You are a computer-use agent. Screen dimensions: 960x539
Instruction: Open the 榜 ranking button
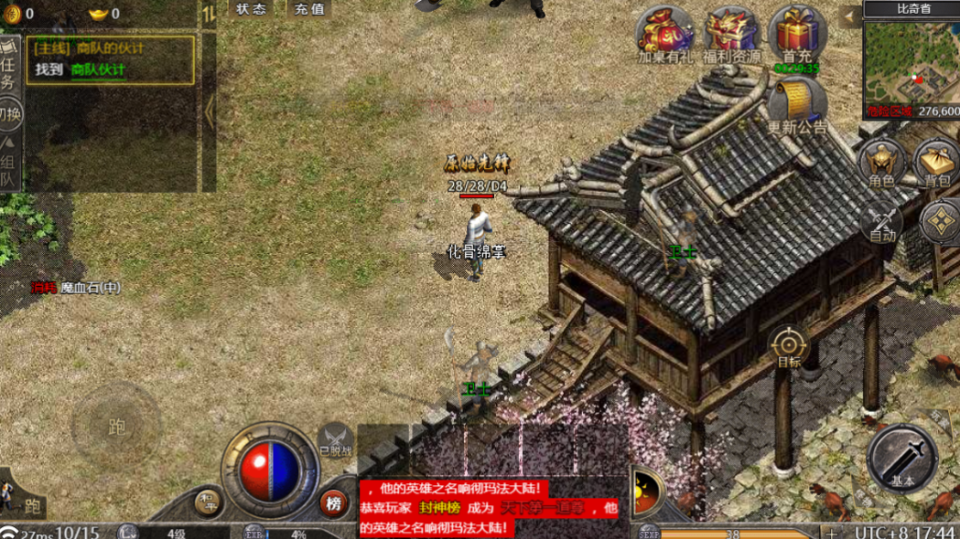click(x=334, y=503)
